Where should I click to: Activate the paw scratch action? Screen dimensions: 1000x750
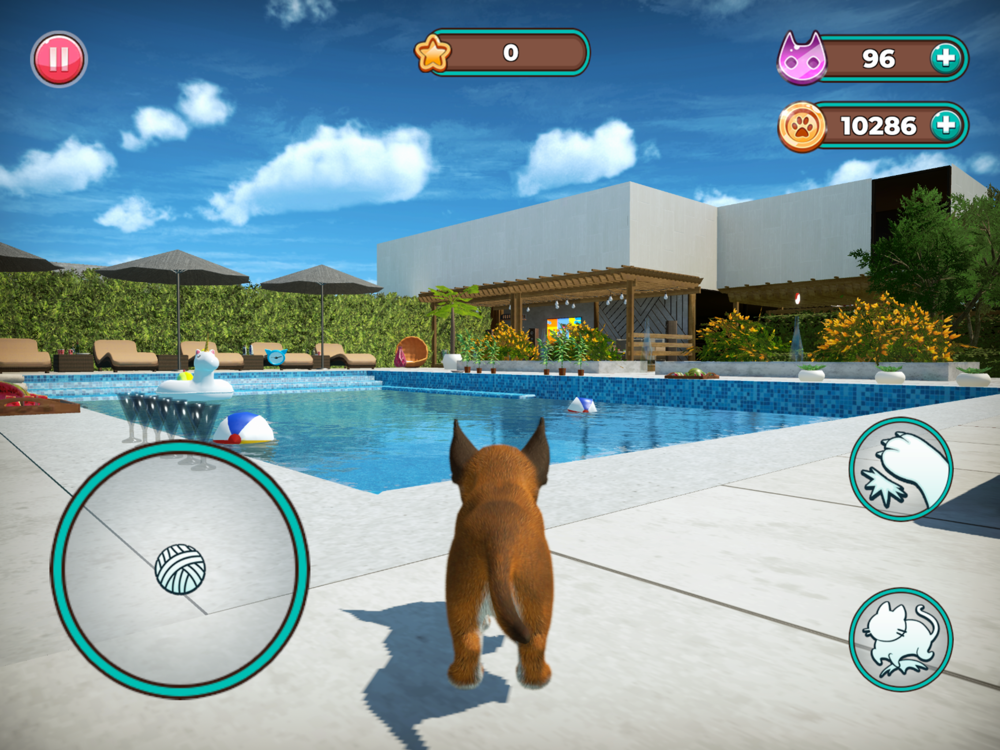tap(901, 469)
